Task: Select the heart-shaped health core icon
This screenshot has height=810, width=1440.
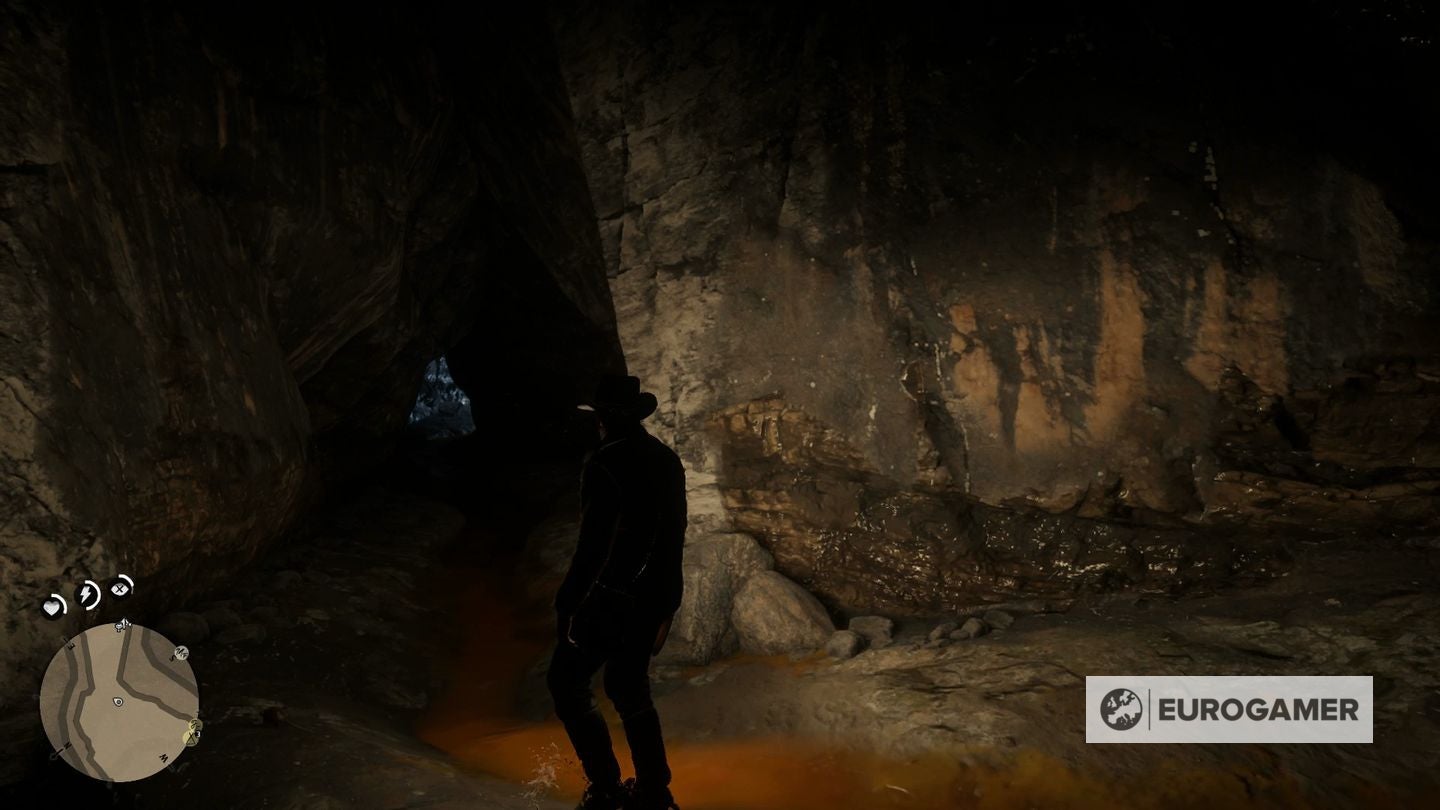Action: click(x=53, y=606)
